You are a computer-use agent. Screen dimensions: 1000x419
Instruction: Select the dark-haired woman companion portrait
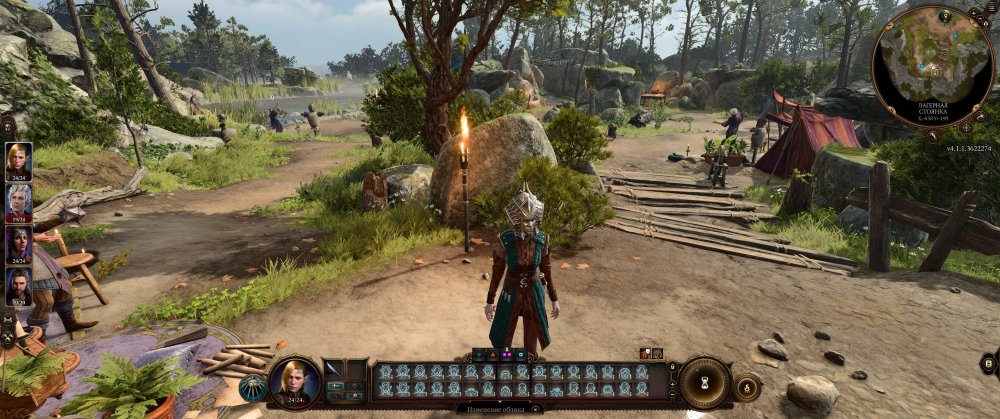pyautogui.click(x=19, y=245)
